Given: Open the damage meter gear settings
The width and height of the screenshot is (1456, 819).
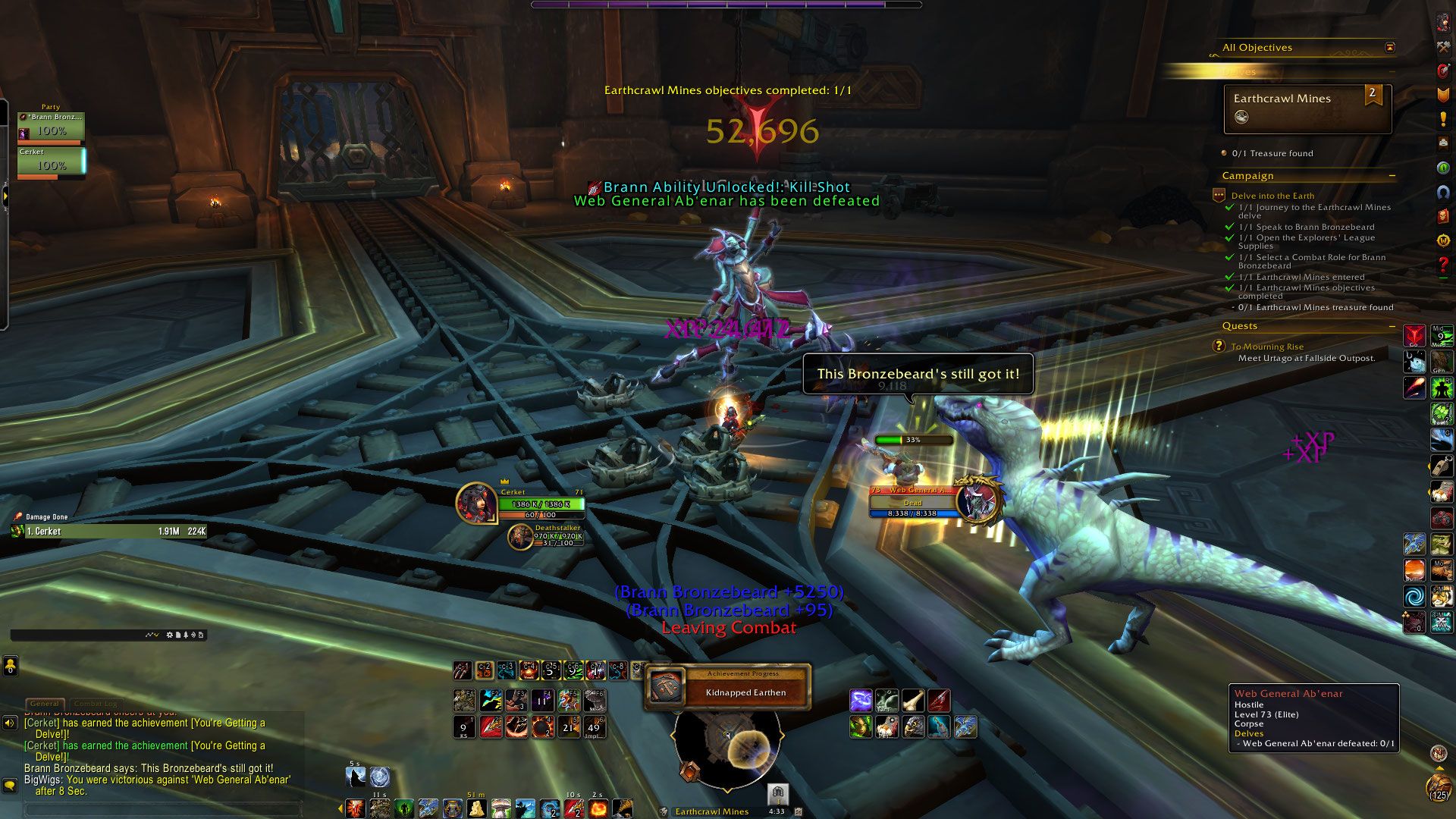Looking at the screenshot, I should tap(170, 635).
